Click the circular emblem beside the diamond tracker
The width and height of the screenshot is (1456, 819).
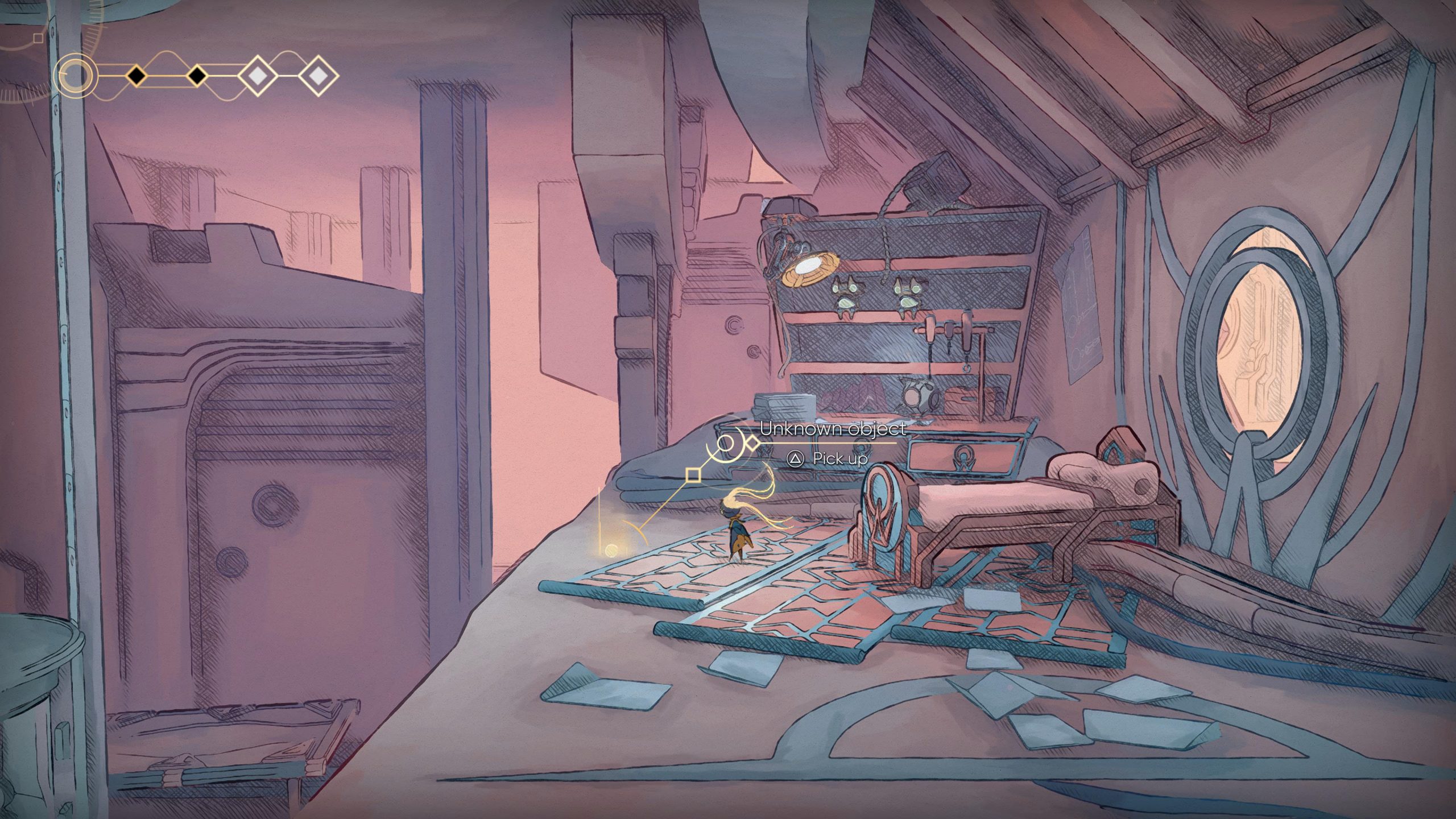75,76
